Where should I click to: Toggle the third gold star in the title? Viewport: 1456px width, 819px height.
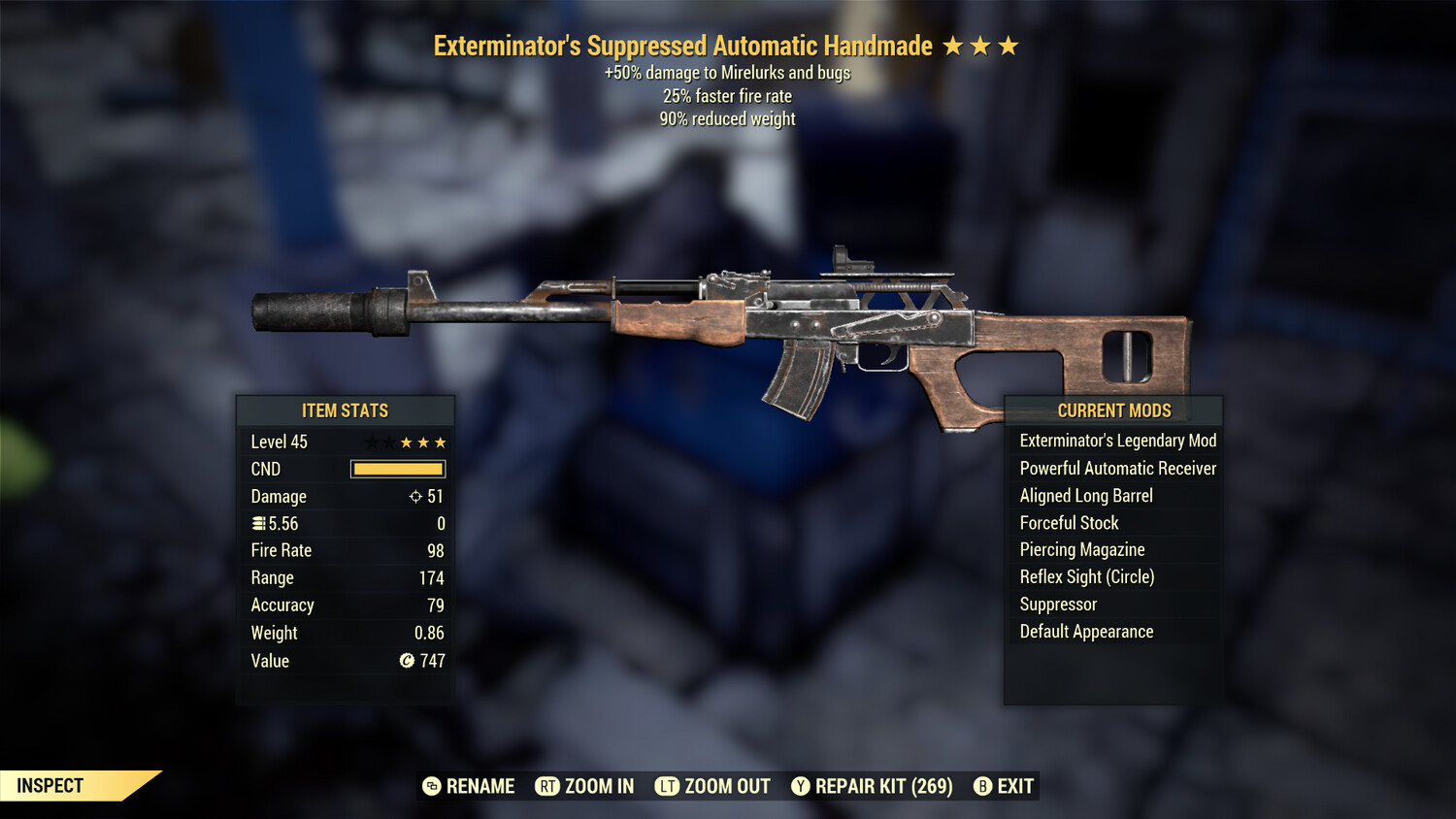1009,45
